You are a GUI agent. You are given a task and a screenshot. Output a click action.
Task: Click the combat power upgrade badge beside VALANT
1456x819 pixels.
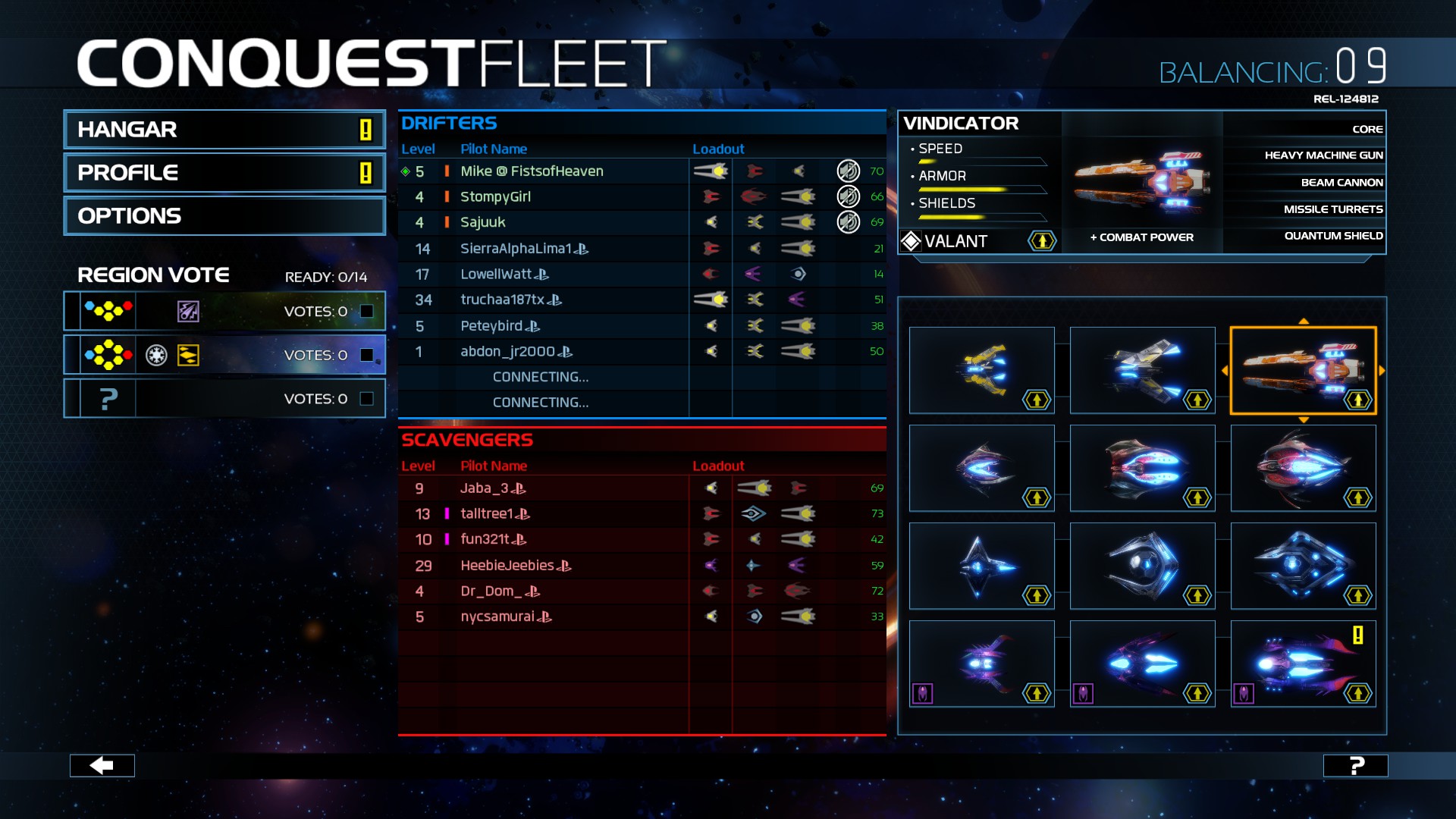pyautogui.click(x=1040, y=241)
